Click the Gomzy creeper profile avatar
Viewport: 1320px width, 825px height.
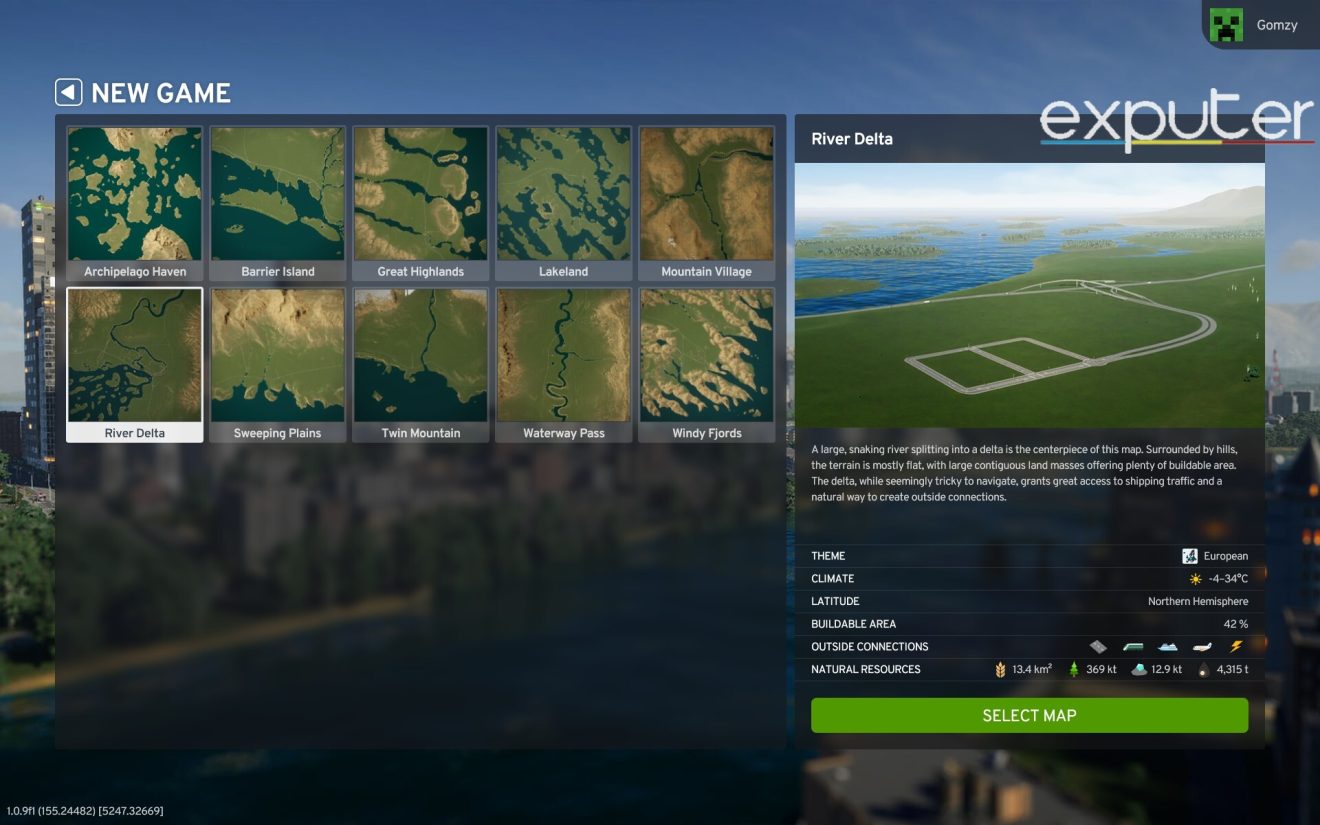1228,23
